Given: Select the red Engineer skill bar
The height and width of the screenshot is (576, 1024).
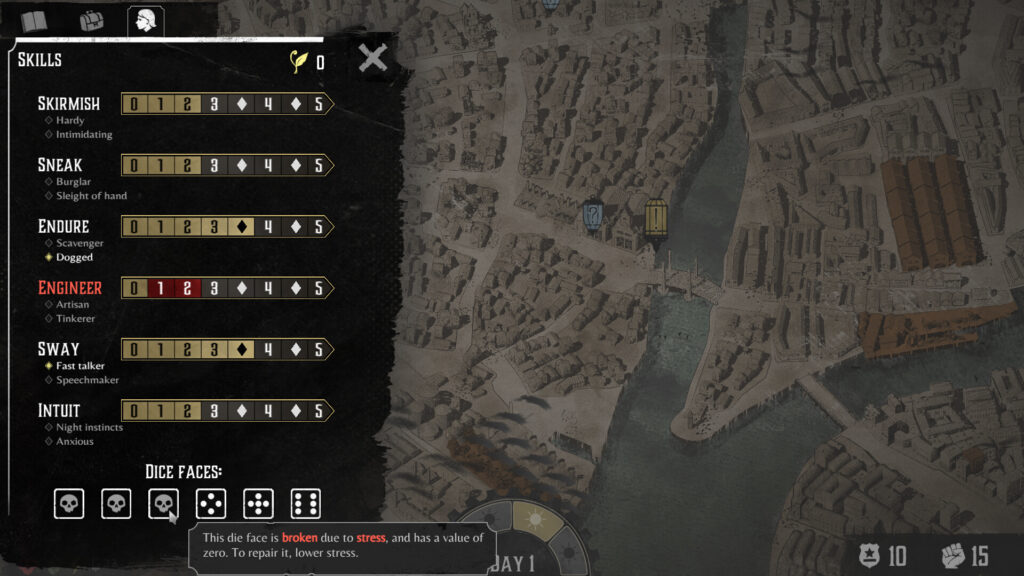Looking at the screenshot, I should 227,288.
